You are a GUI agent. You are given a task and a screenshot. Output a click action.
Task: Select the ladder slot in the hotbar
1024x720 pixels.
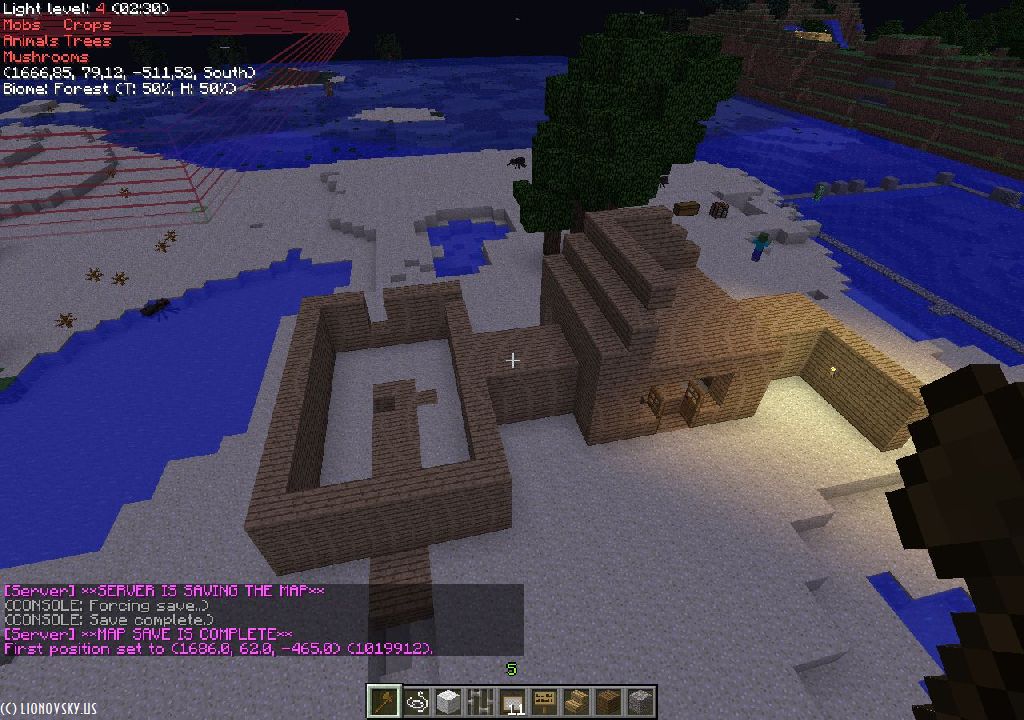pyautogui.click(x=480, y=701)
